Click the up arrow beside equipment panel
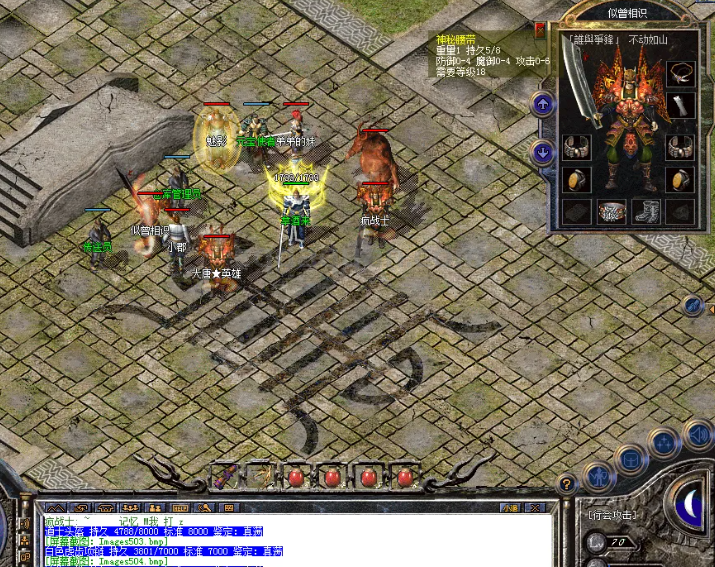The height and width of the screenshot is (567, 715). tap(542, 103)
